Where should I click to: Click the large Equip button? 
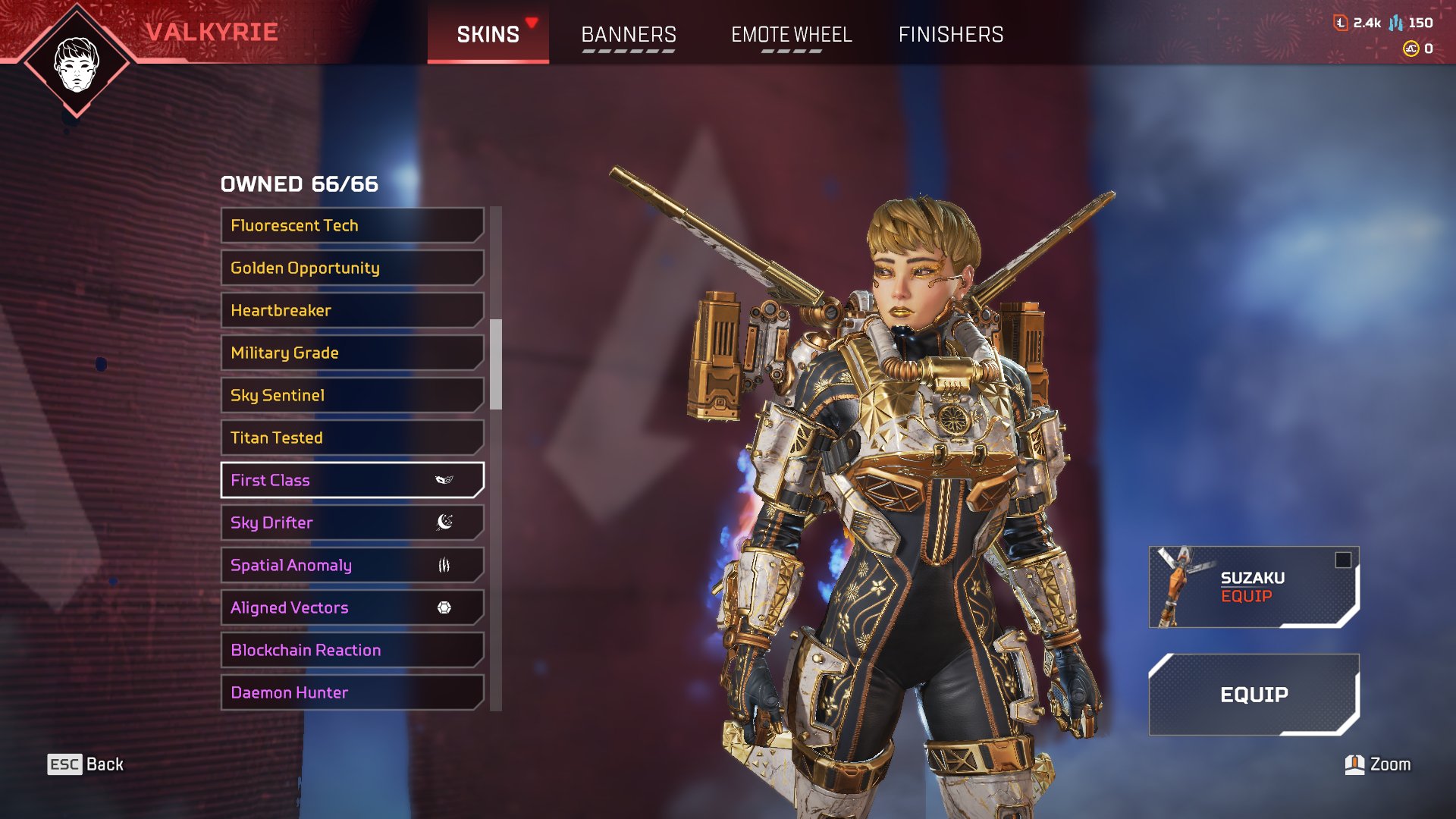[x=1253, y=695]
